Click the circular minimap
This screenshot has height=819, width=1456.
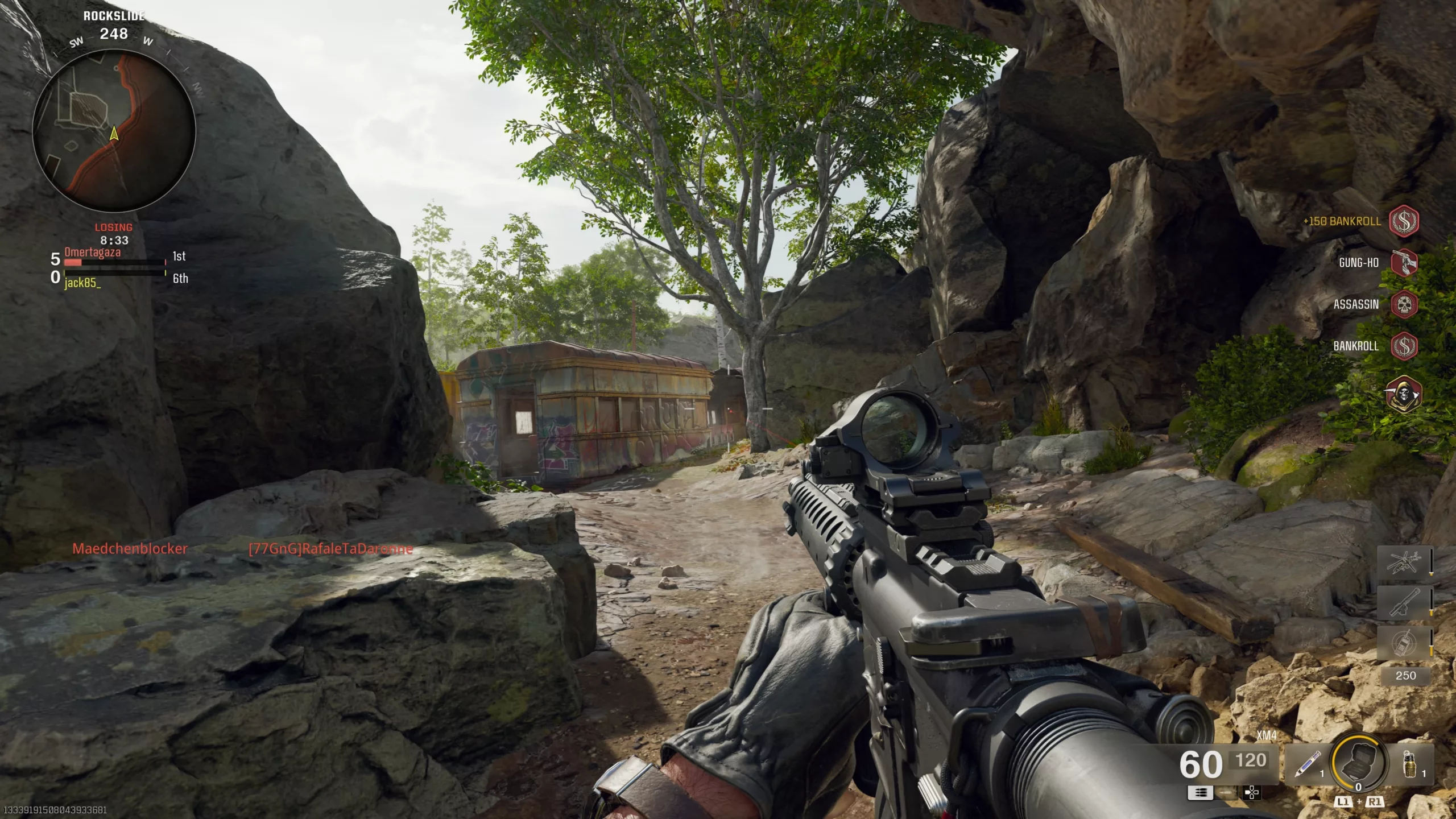(x=114, y=130)
